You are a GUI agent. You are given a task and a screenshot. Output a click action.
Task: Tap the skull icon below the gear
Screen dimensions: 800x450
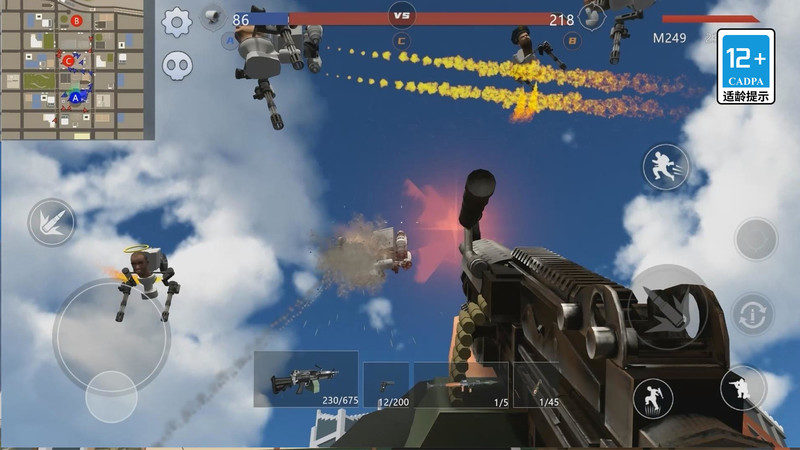tap(178, 66)
